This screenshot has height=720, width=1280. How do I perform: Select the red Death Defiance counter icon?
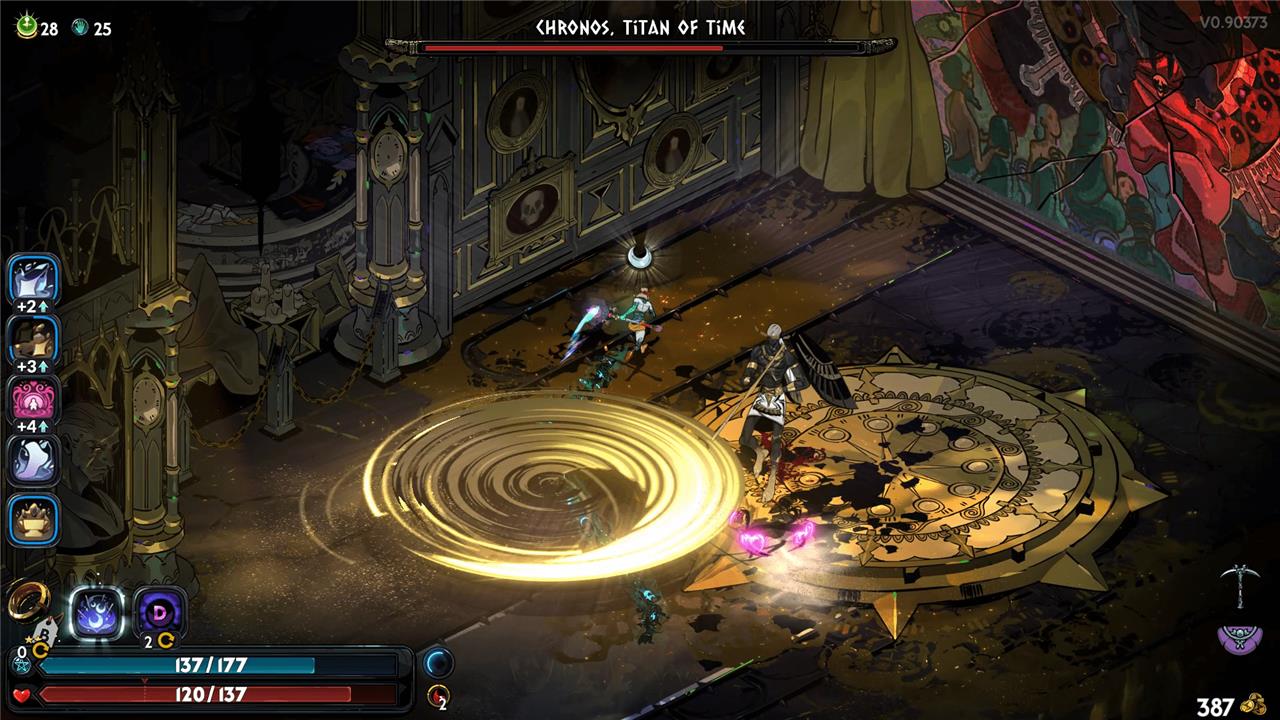[438, 696]
